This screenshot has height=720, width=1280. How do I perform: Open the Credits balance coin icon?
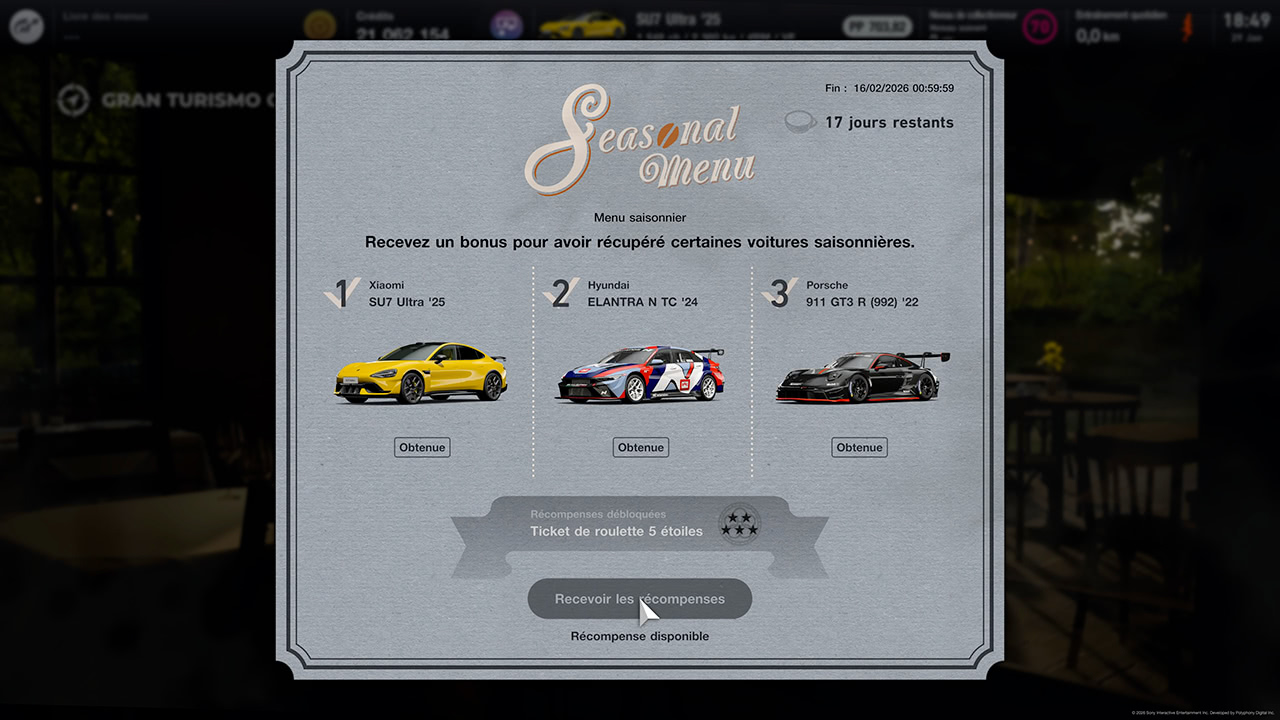(319, 22)
